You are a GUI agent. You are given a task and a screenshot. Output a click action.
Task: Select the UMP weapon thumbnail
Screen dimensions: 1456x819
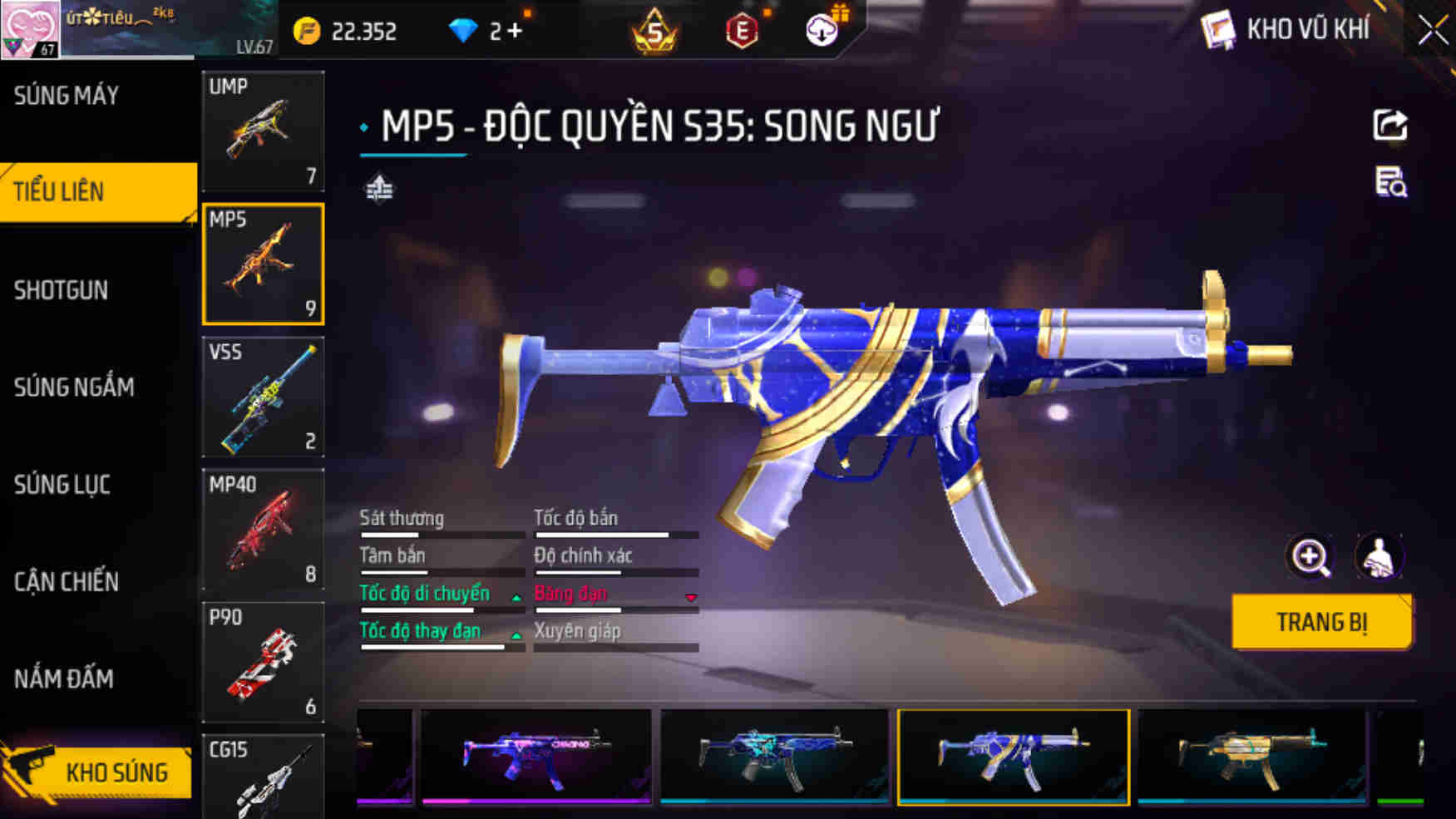[x=263, y=131]
